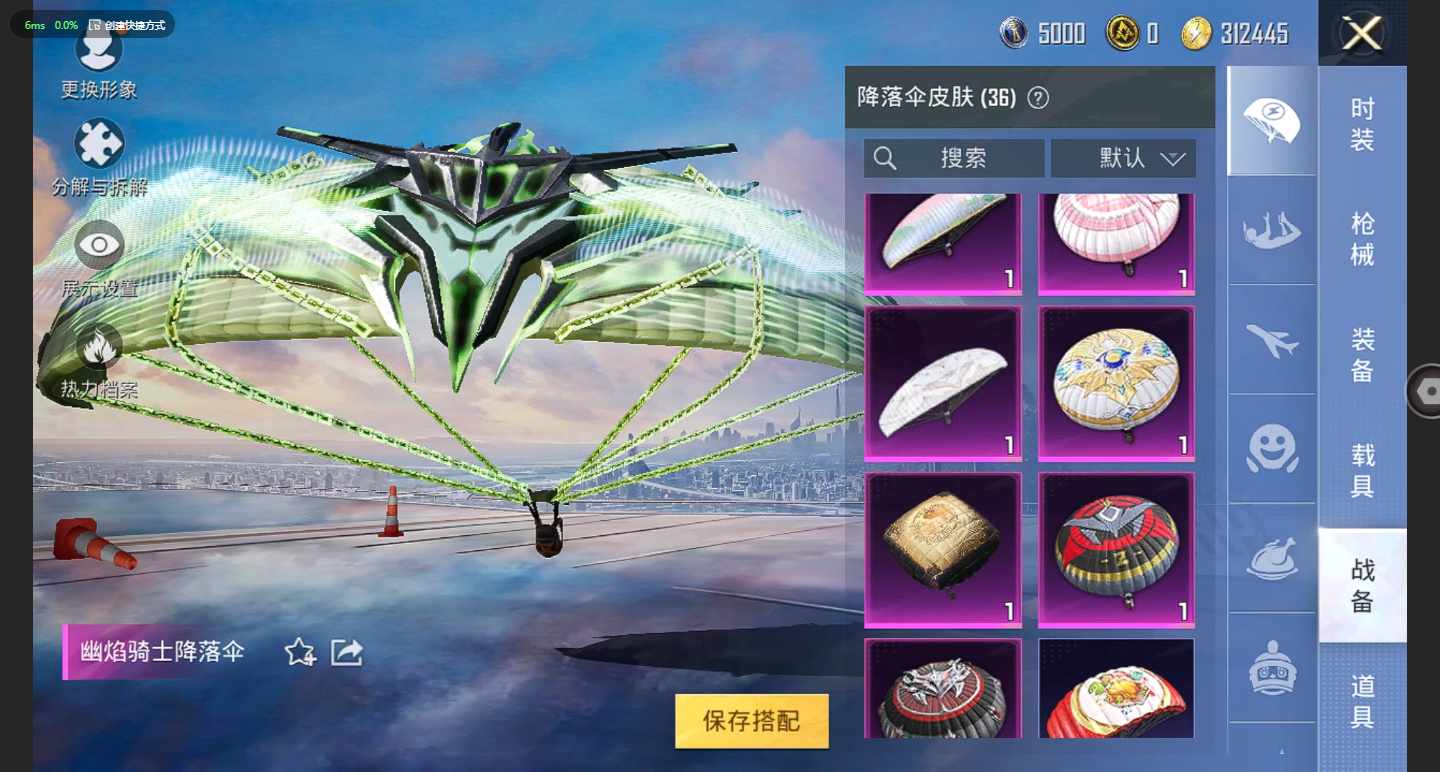1440x772 pixels.
Task: Select the 载具 vehicle tab
Action: (1362, 471)
